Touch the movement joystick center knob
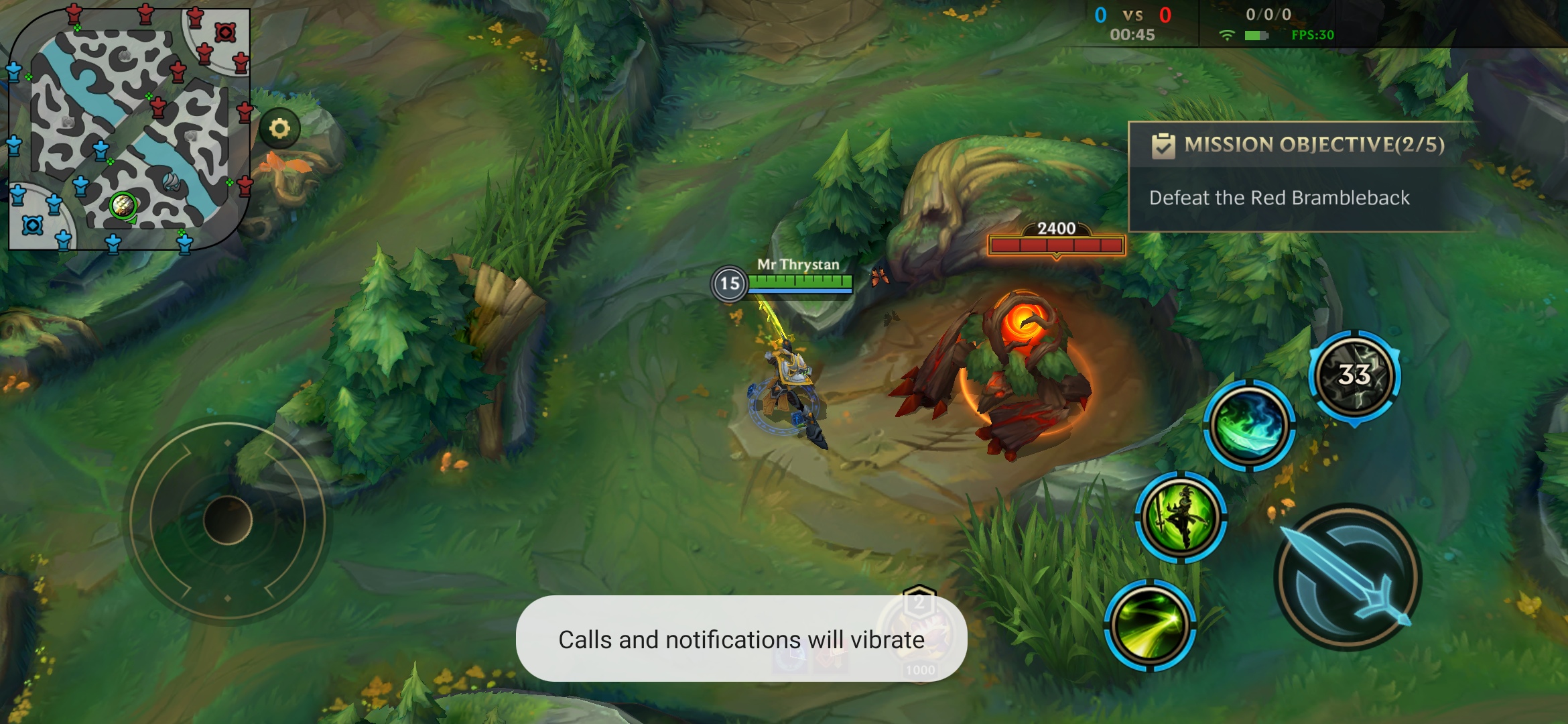The image size is (1568, 724). click(x=227, y=520)
